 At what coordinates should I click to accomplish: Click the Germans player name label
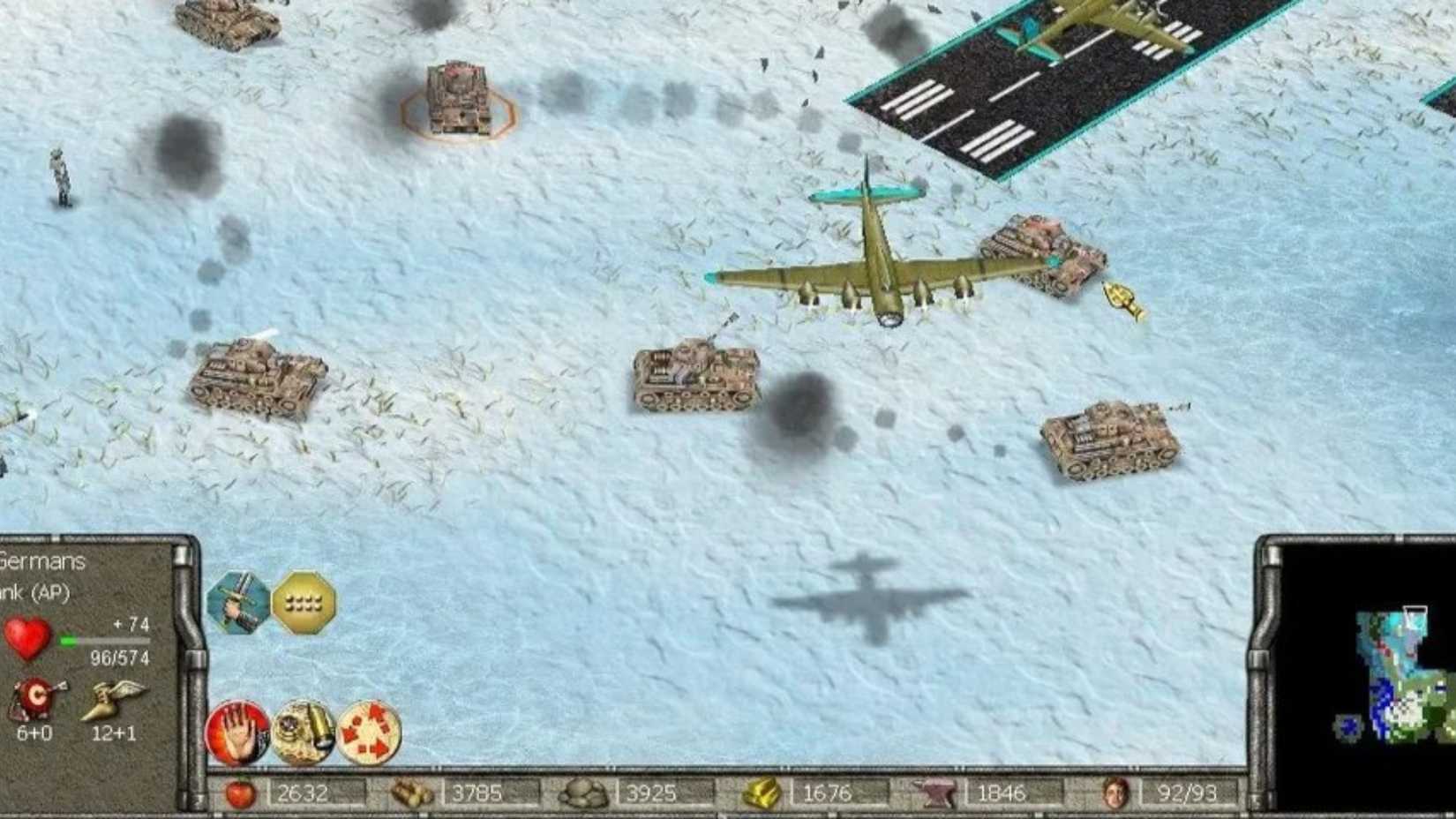tap(40, 562)
